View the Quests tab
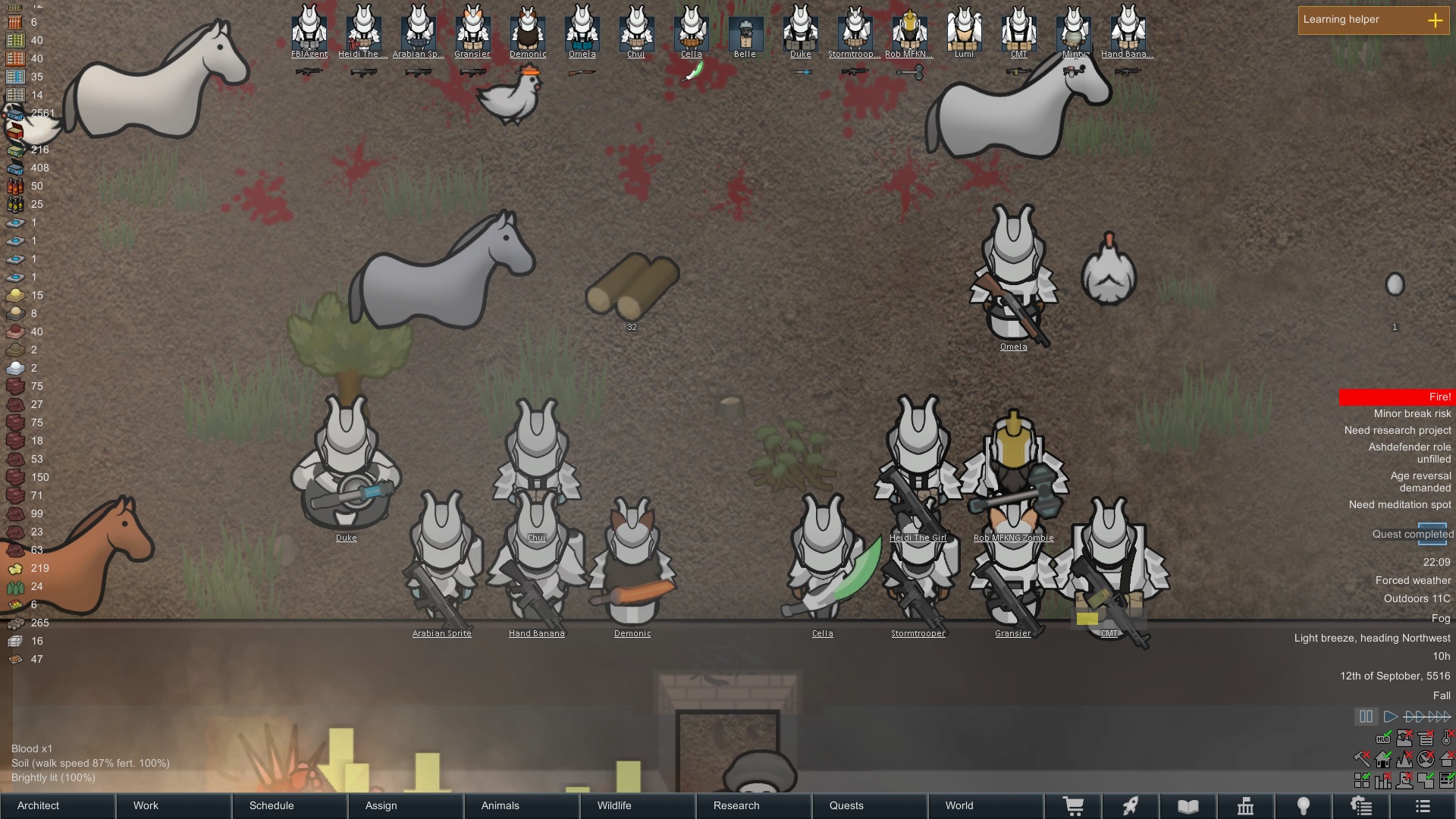 tap(869, 805)
